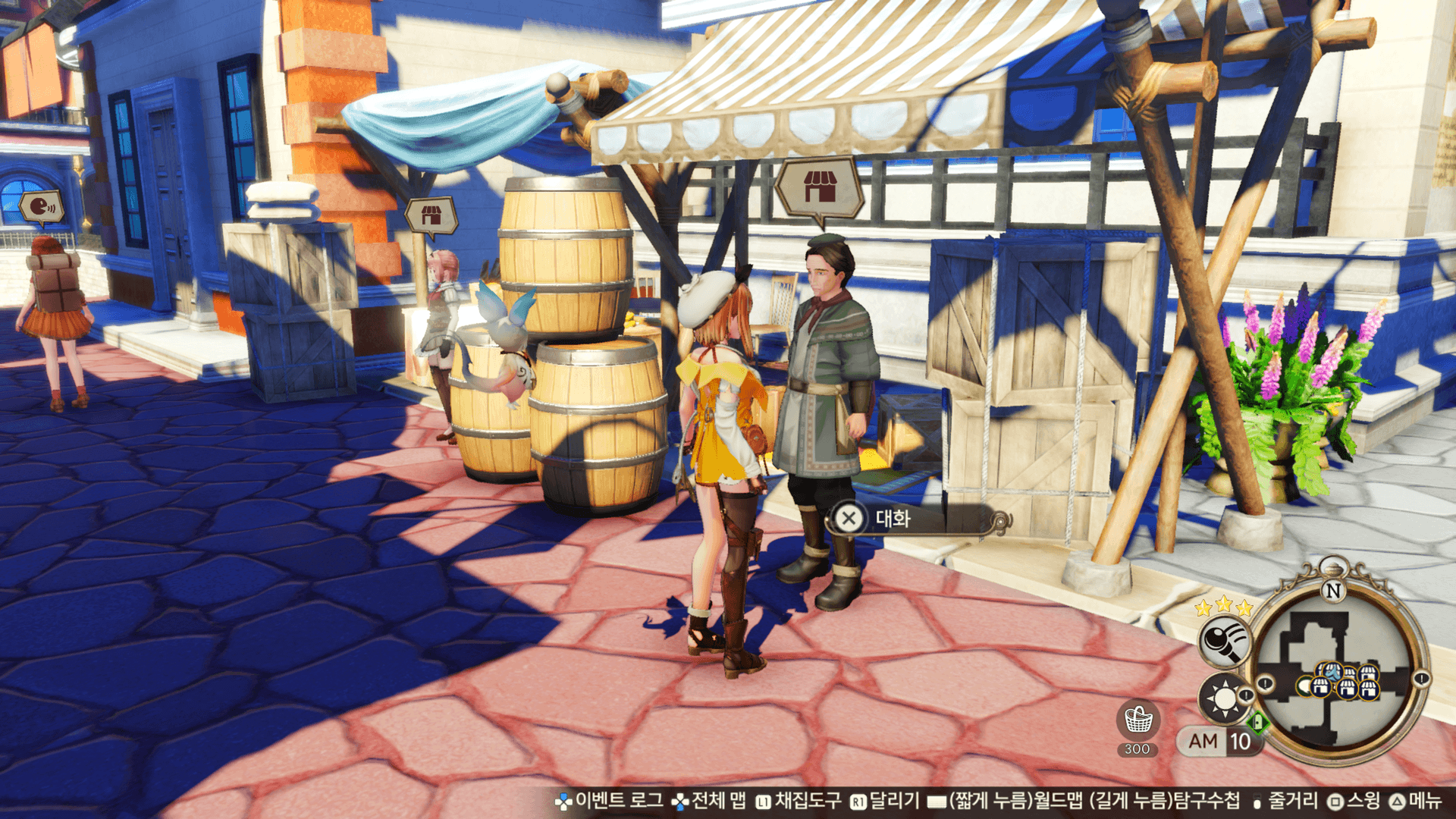
Task: Select the speech marker above backpack girl
Action: [x=42, y=206]
